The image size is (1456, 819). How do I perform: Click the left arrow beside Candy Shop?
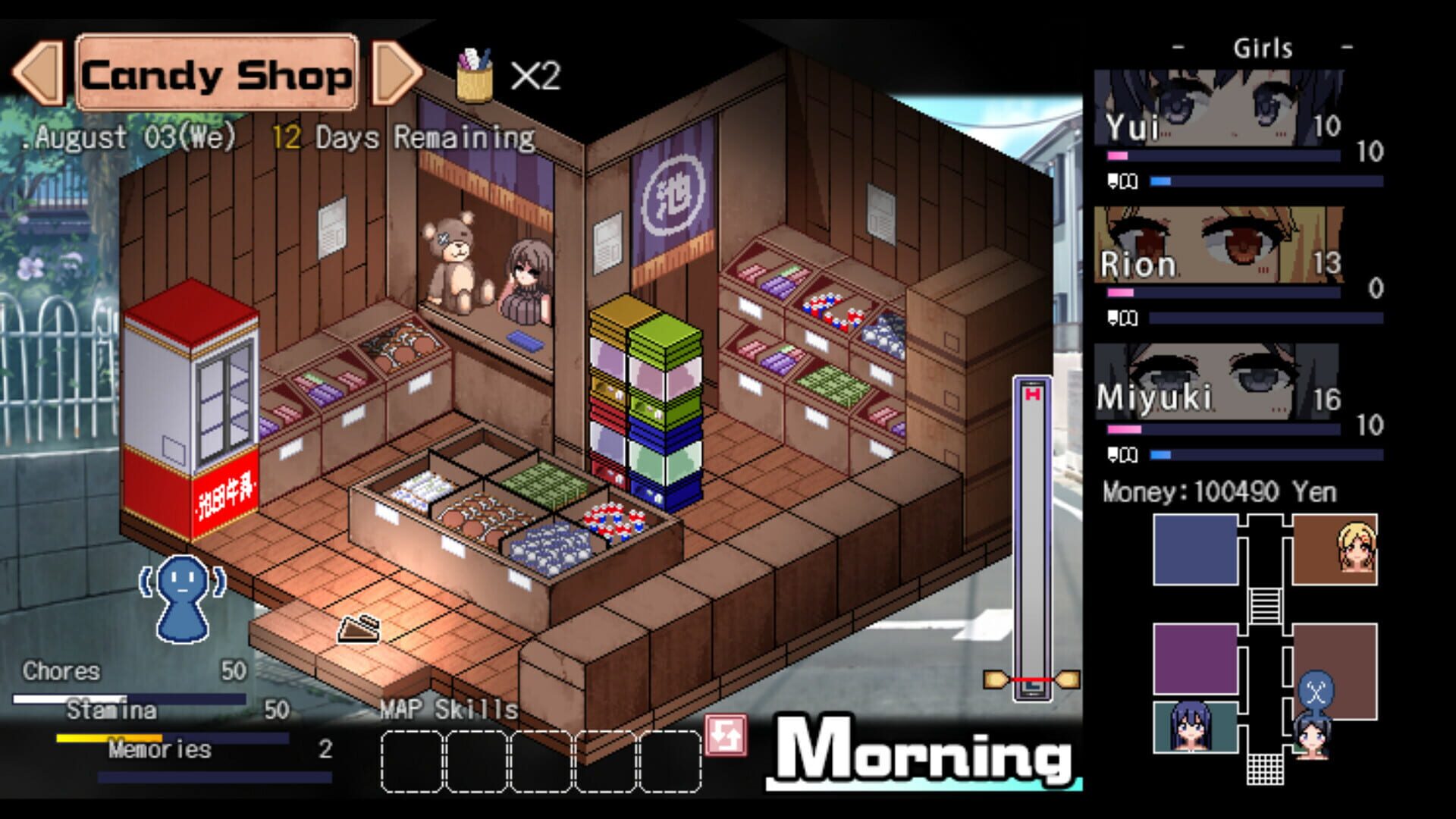click(36, 72)
